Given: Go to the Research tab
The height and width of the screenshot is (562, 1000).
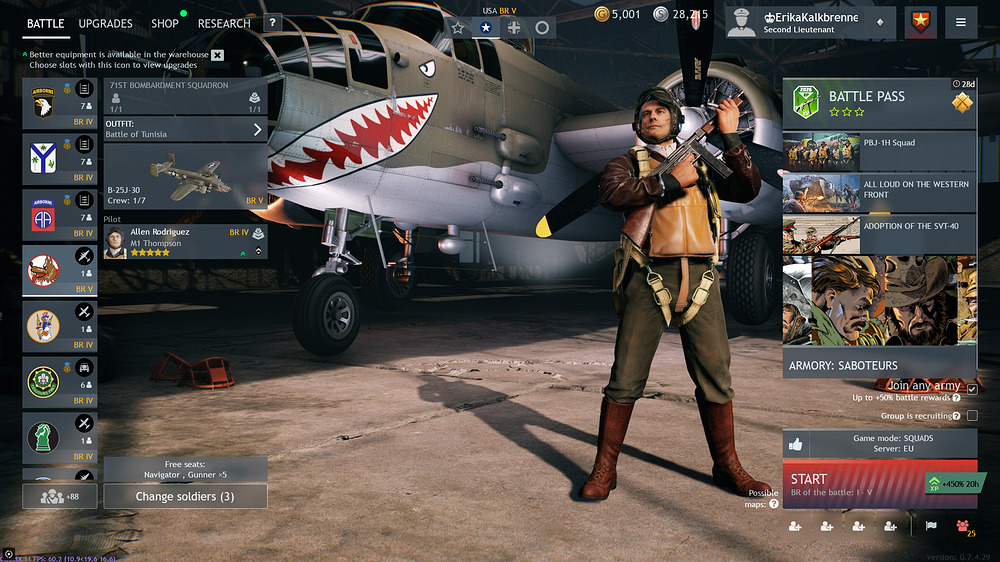Looking at the screenshot, I should tap(224, 23).
